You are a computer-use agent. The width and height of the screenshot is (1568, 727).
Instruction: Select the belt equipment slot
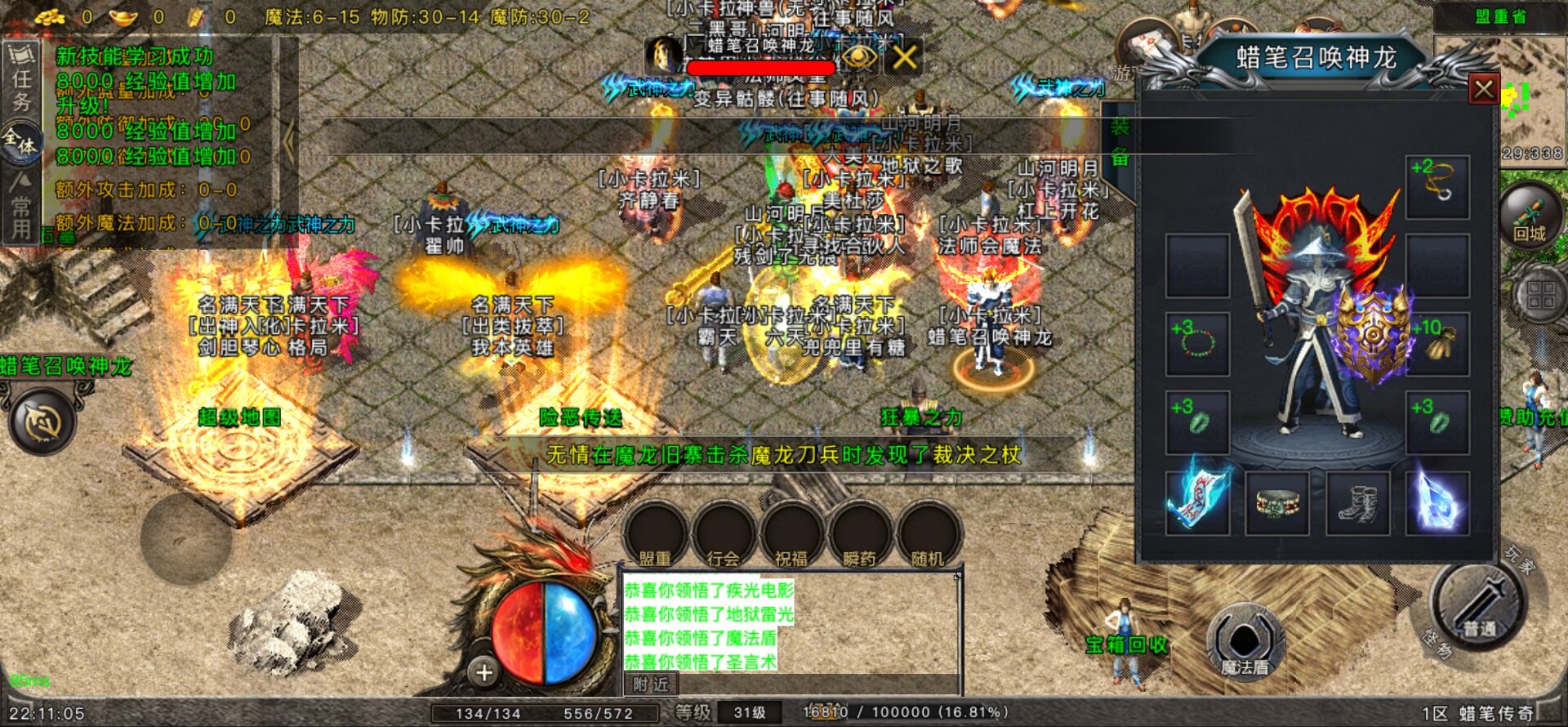[1277, 502]
